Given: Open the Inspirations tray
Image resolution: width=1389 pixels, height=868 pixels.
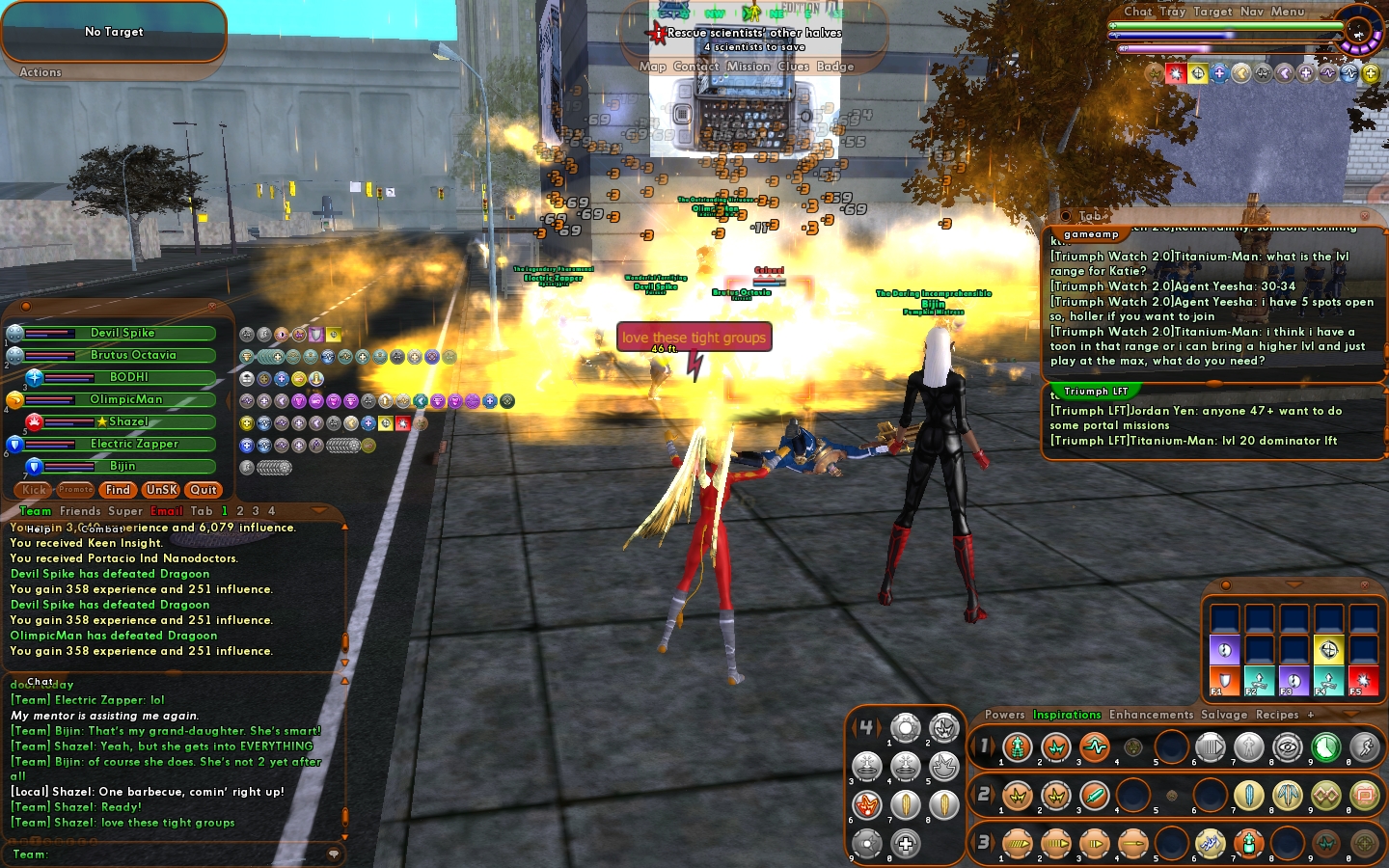Looking at the screenshot, I should pyautogui.click(x=1067, y=715).
